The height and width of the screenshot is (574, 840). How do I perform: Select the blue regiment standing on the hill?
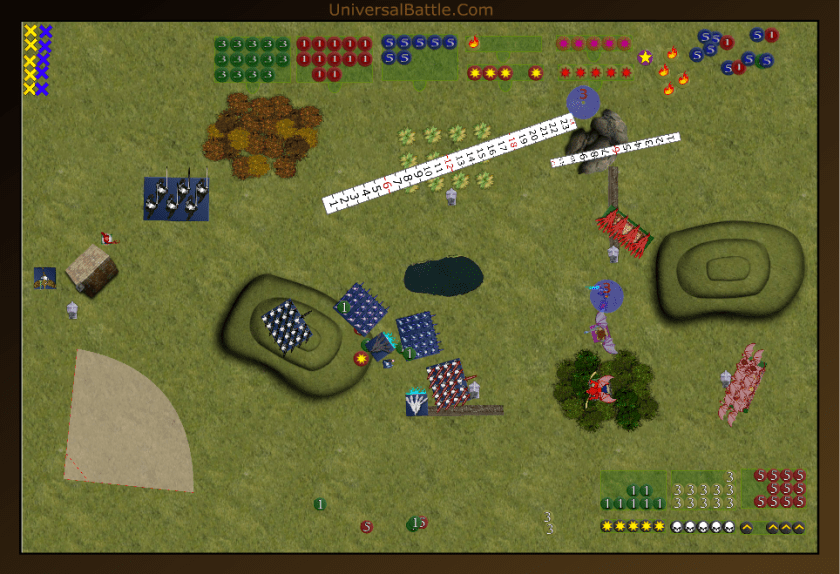(x=286, y=326)
